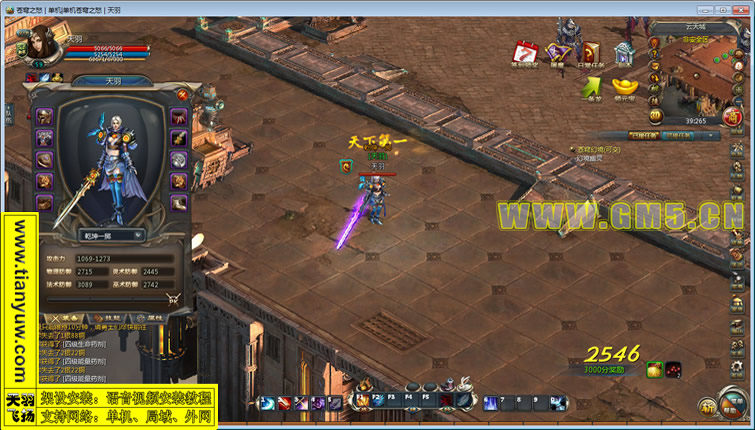Open the gold ingot icon

click(x=624, y=87)
